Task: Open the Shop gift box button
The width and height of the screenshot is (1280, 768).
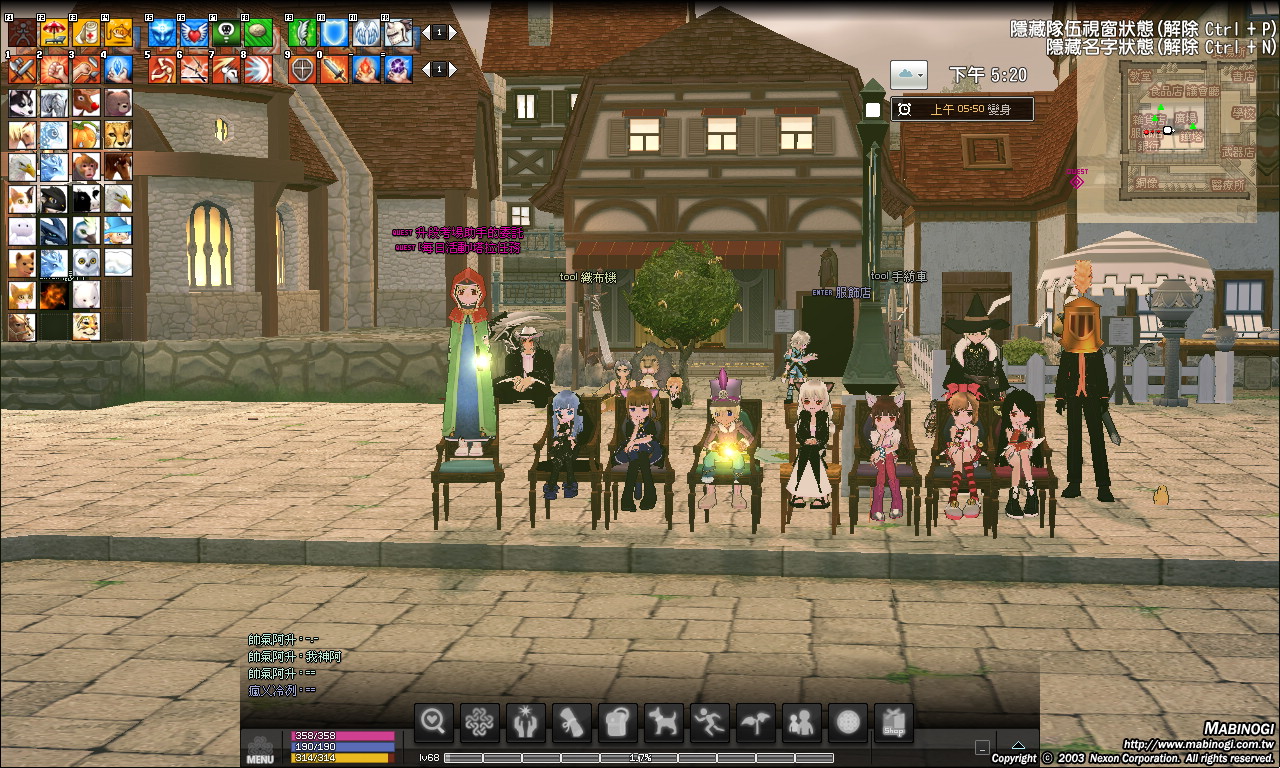Action: pyautogui.click(x=894, y=722)
